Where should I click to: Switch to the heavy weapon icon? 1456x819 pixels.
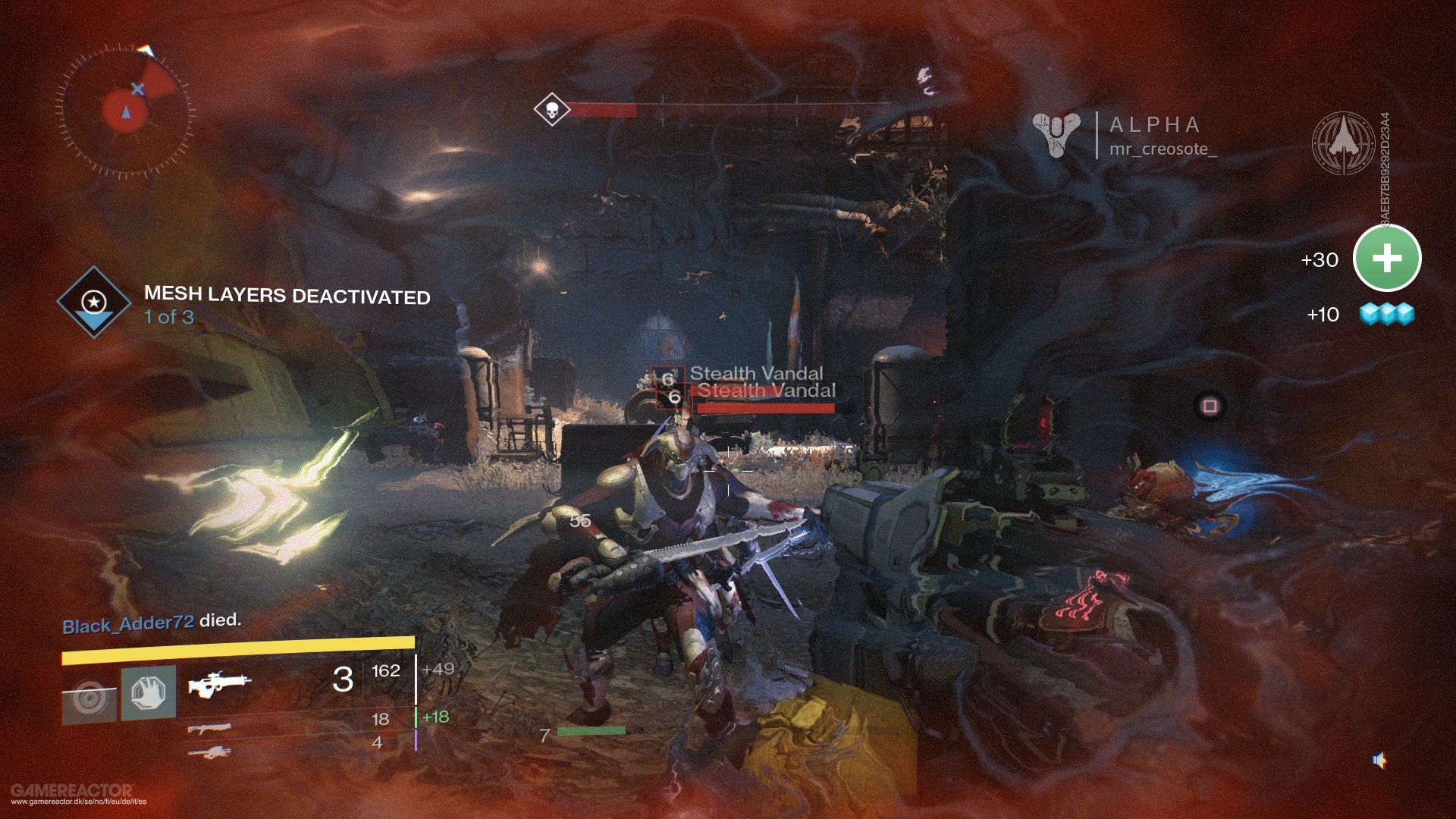pos(209,752)
